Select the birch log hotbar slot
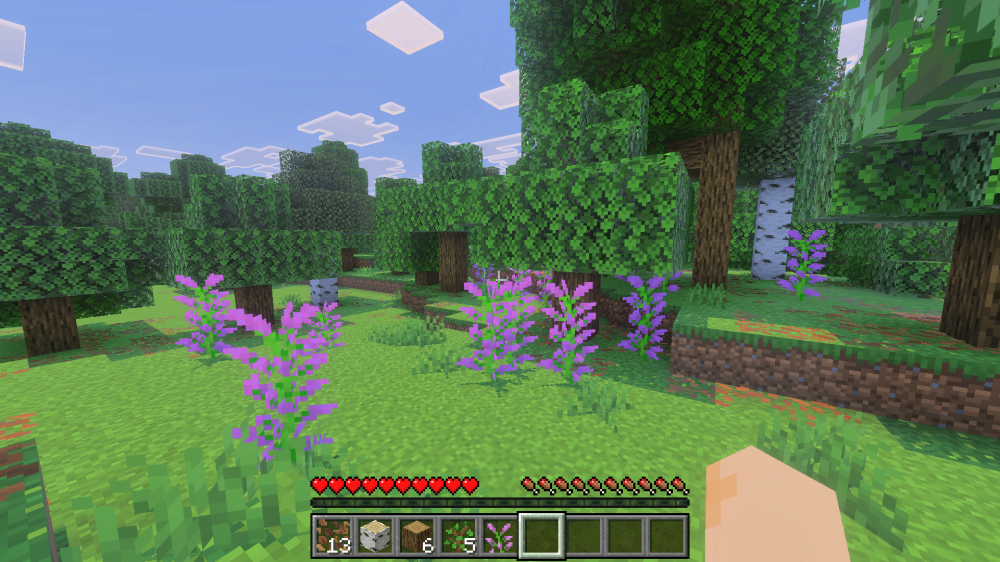Image resolution: width=1000 pixels, height=562 pixels. (374, 537)
